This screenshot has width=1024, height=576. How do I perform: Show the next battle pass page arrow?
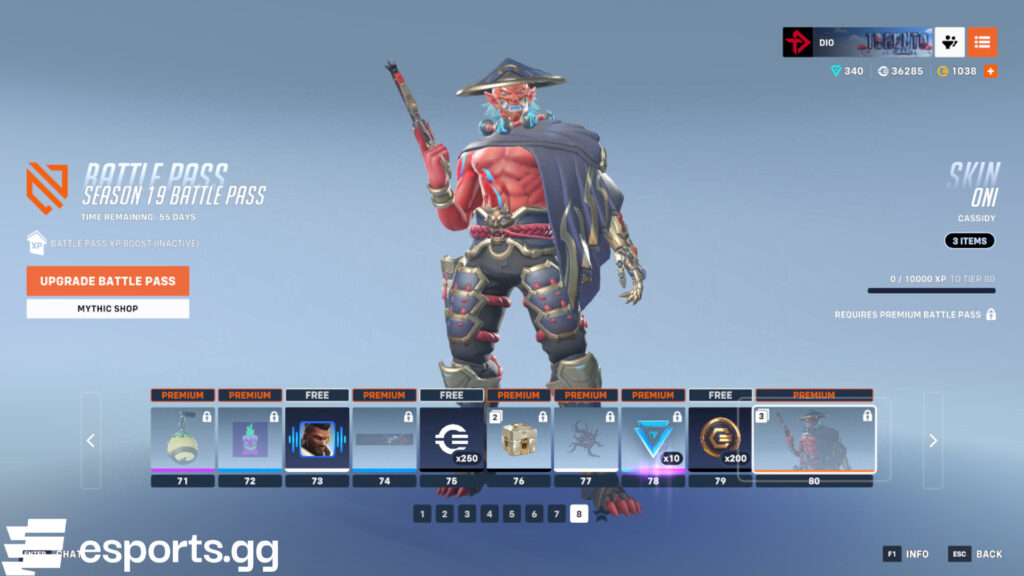(932, 440)
